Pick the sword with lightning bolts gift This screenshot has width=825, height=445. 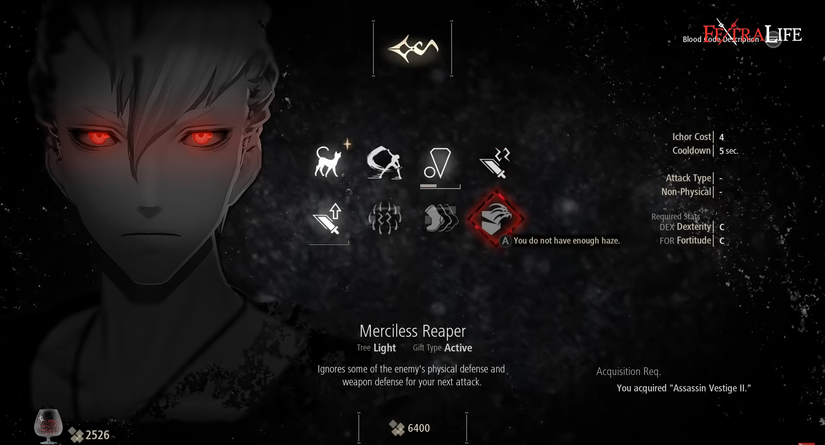click(495, 162)
